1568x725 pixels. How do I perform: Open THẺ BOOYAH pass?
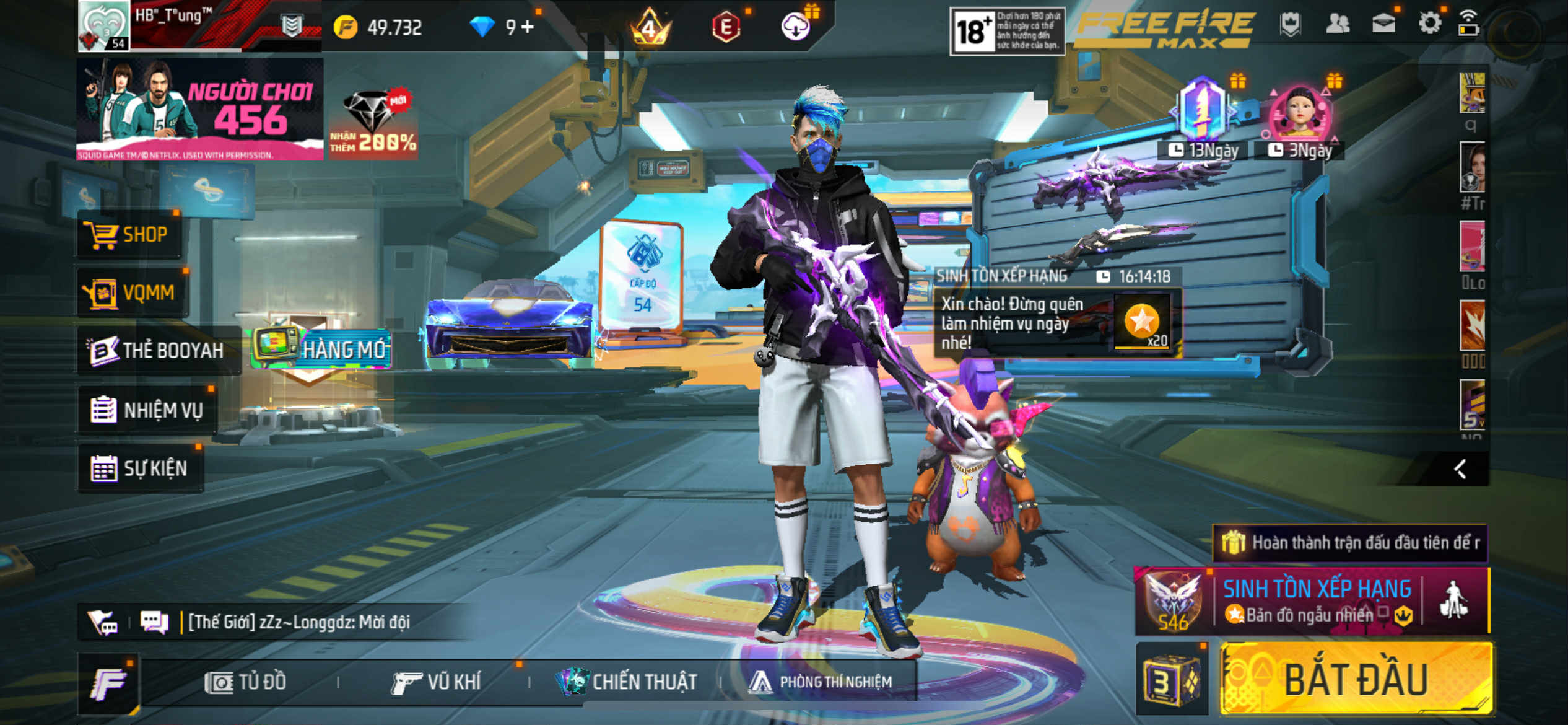pos(158,351)
